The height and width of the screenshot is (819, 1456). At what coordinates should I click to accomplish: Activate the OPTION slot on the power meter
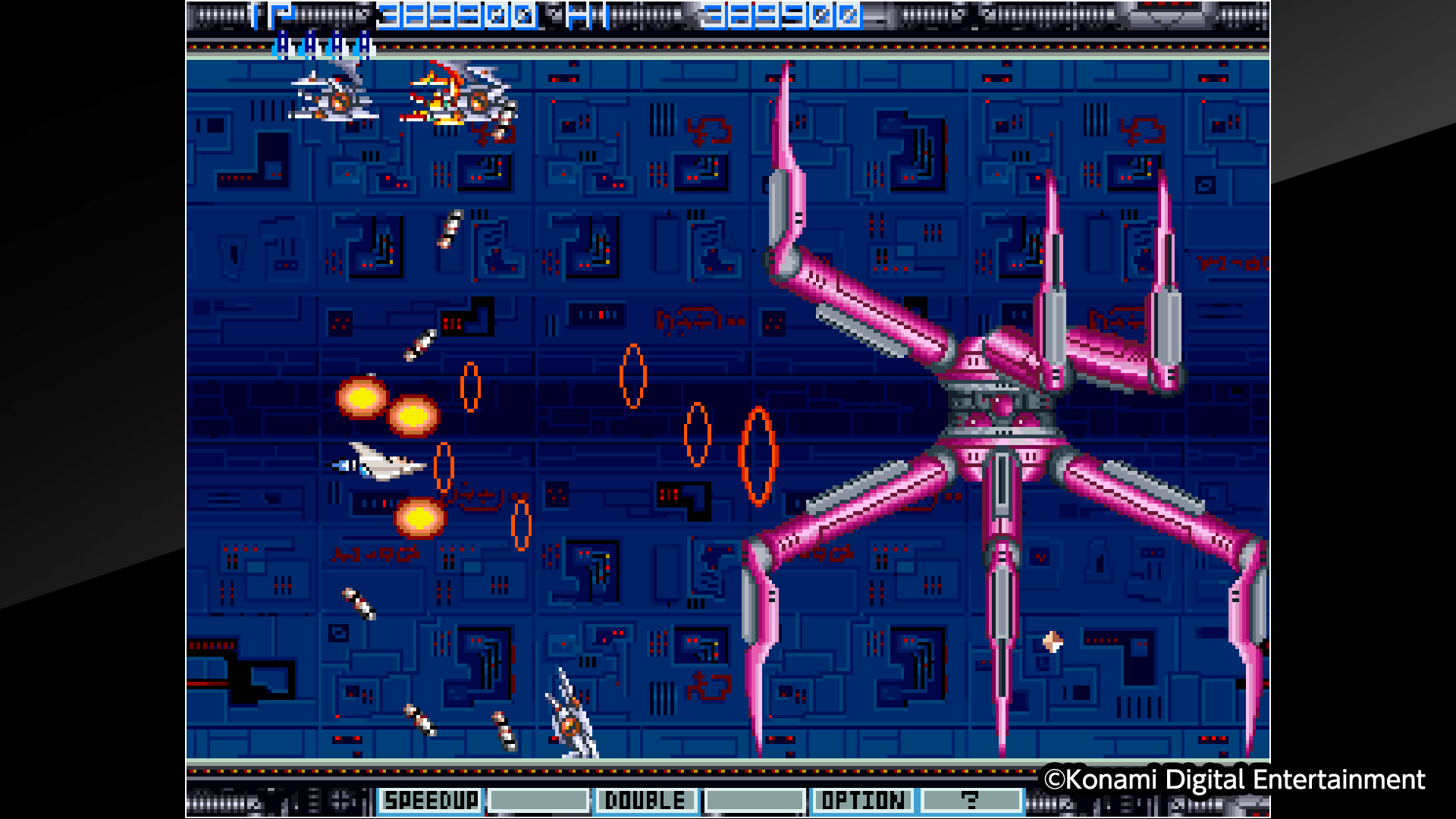[x=864, y=800]
